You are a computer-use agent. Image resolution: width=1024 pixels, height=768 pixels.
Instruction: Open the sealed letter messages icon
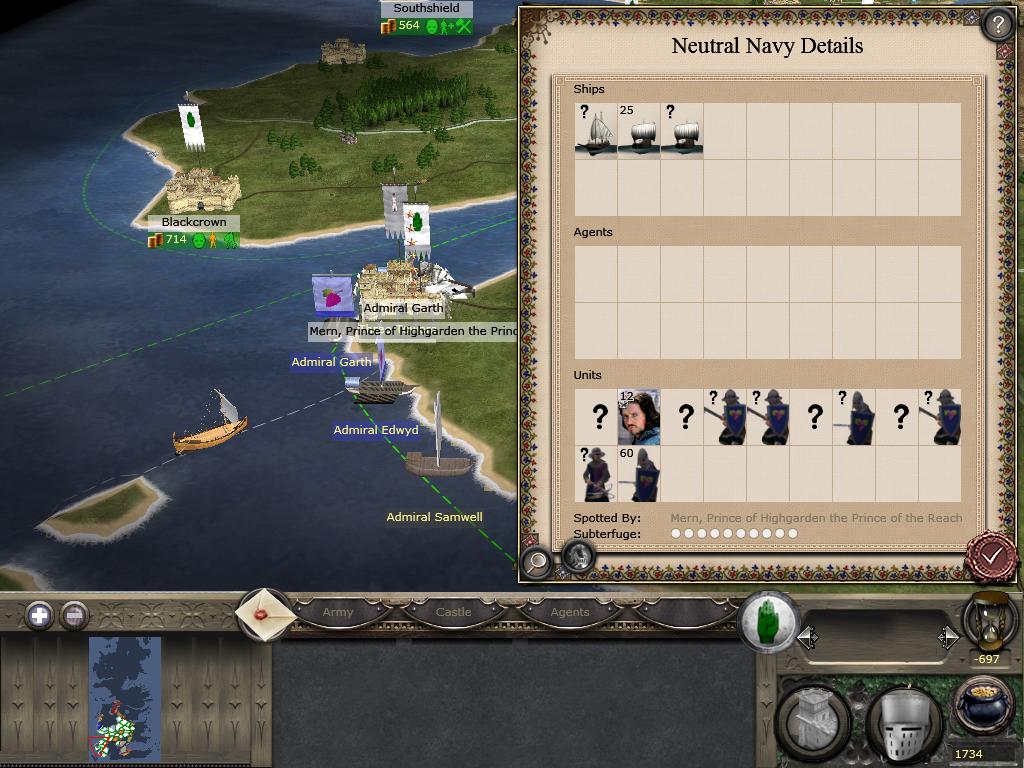point(266,613)
